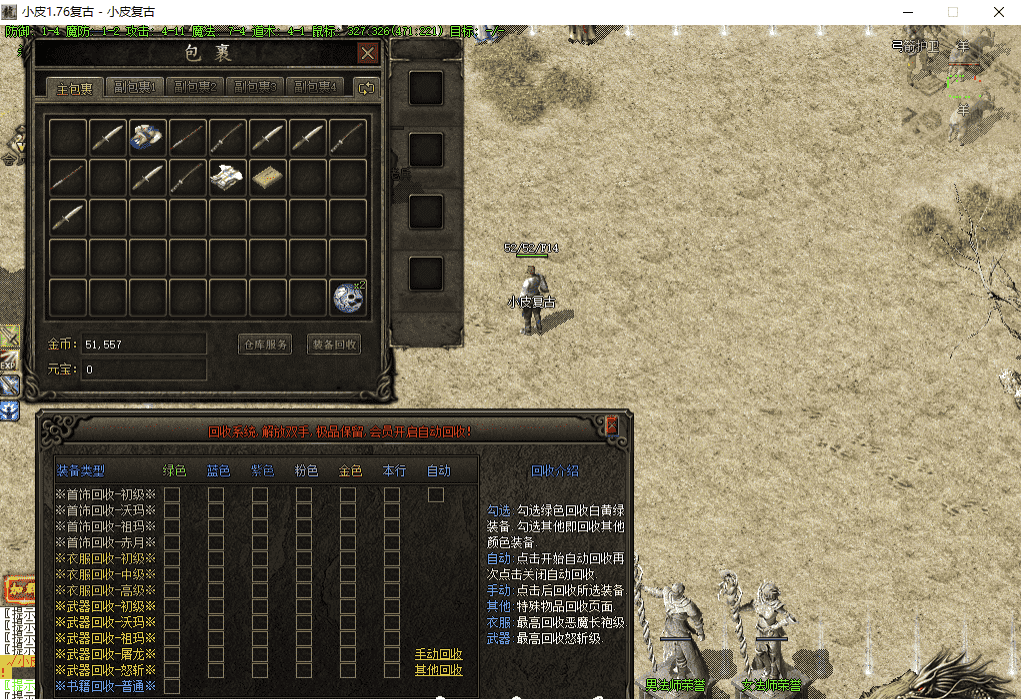Toggle the 自动 auto-recycle checkbox
This screenshot has width=1021, height=699.
[436, 494]
